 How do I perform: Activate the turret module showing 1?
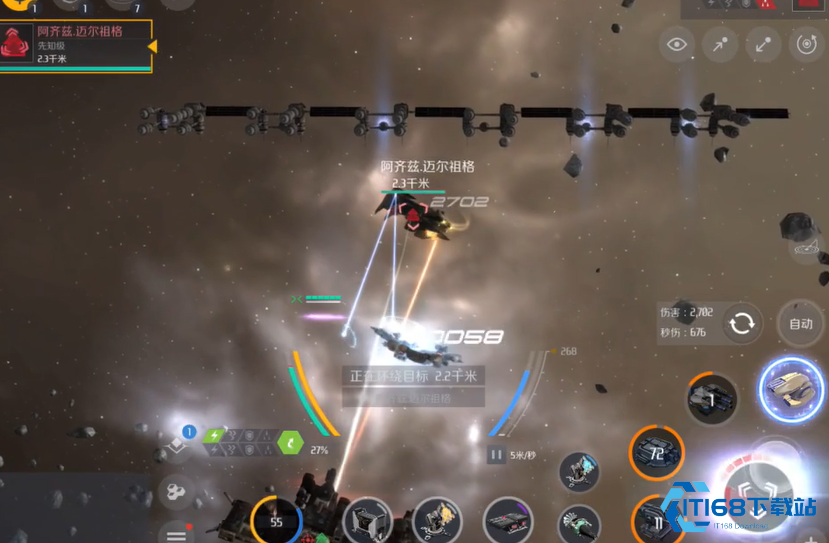click(712, 400)
